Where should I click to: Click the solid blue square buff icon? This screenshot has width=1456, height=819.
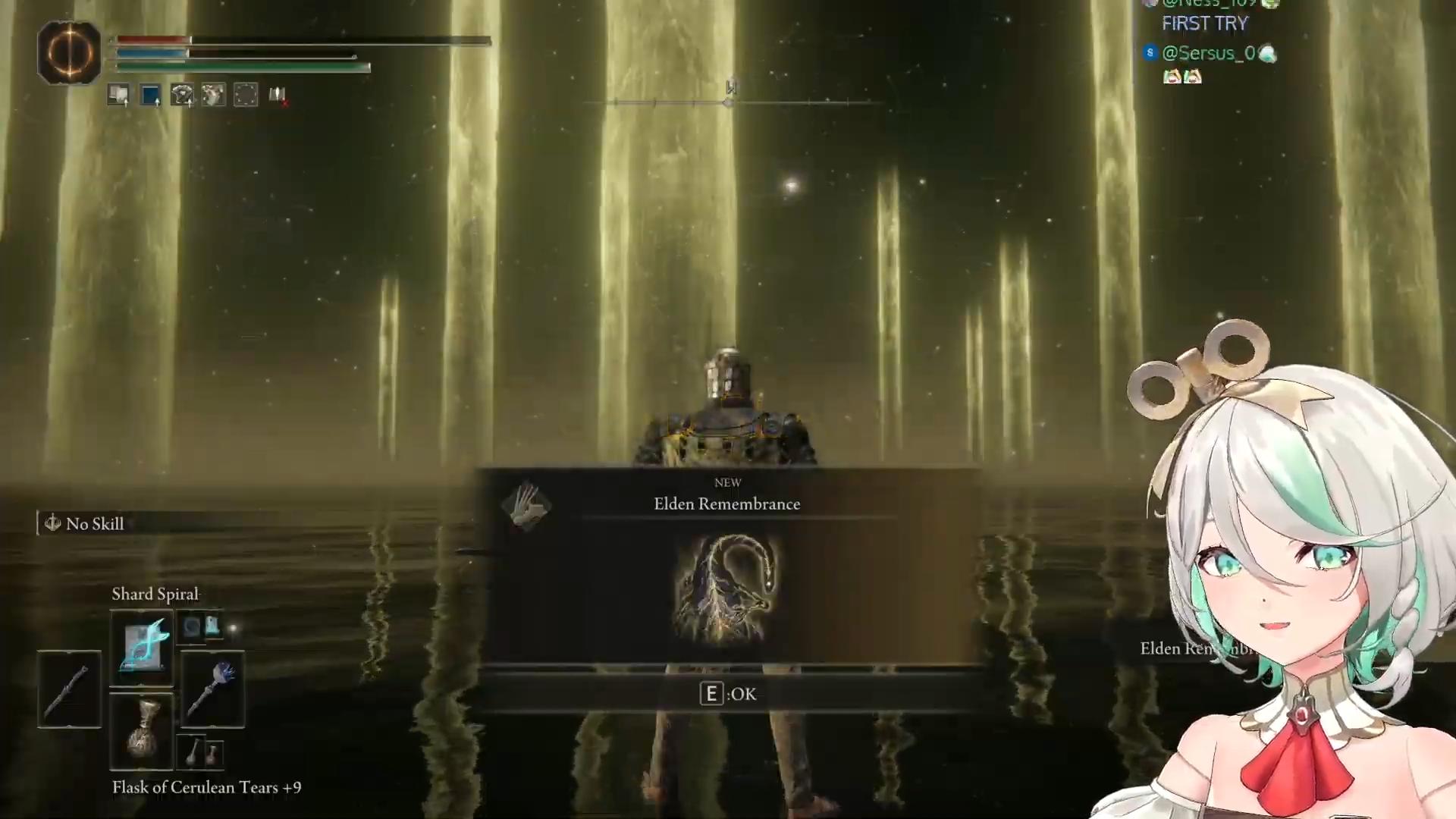click(x=150, y=95)
